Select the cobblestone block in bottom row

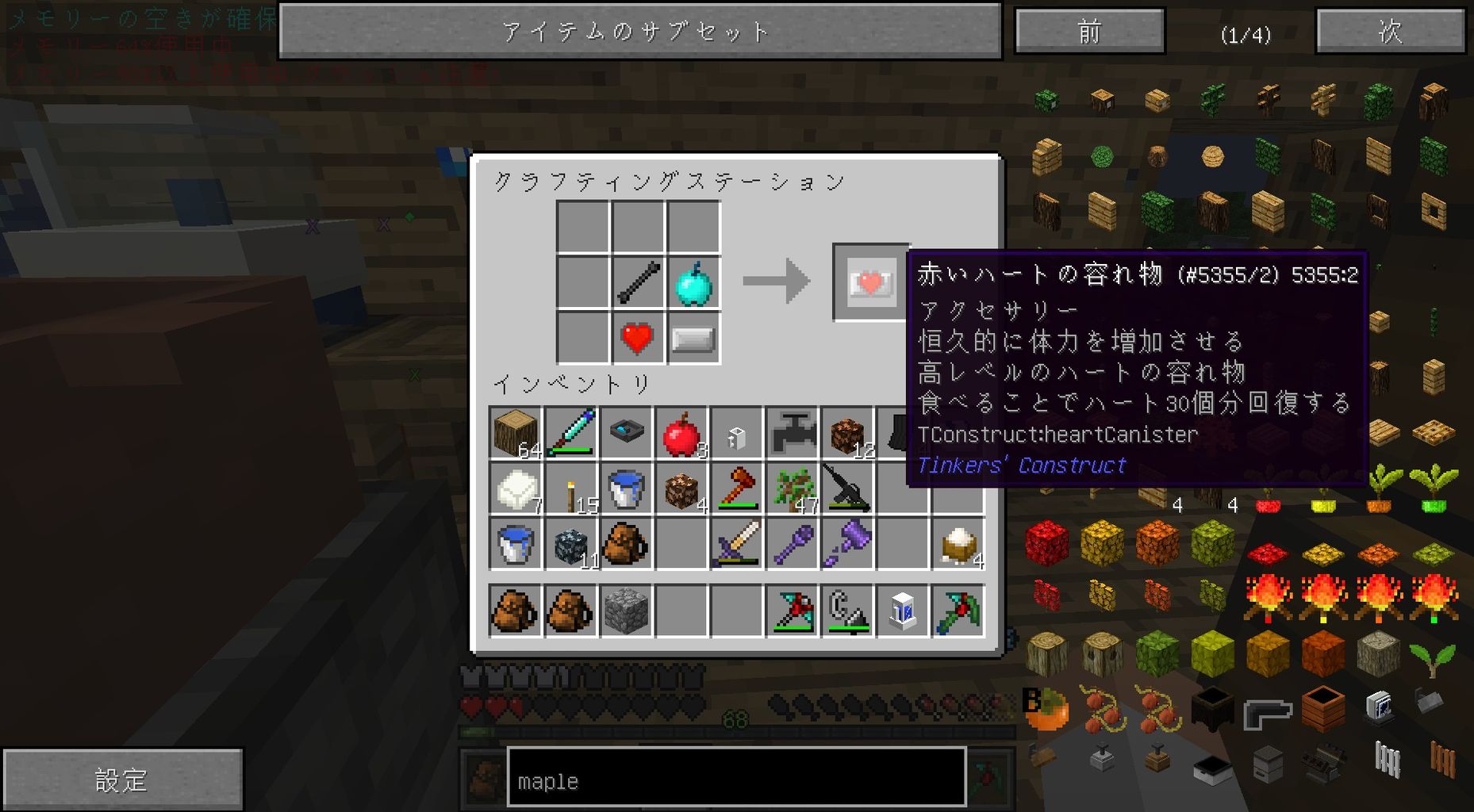click(x=626, y=611)
